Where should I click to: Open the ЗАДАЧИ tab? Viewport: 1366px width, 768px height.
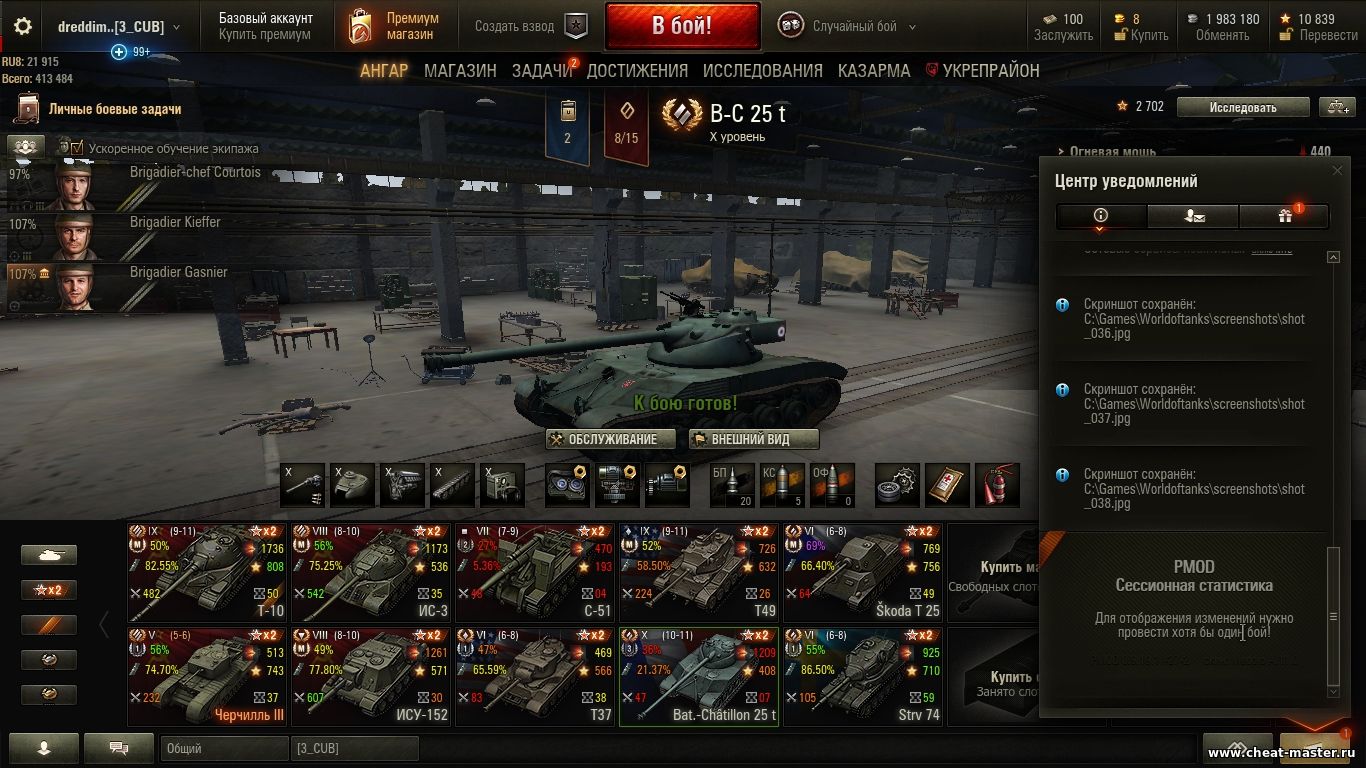542,71
